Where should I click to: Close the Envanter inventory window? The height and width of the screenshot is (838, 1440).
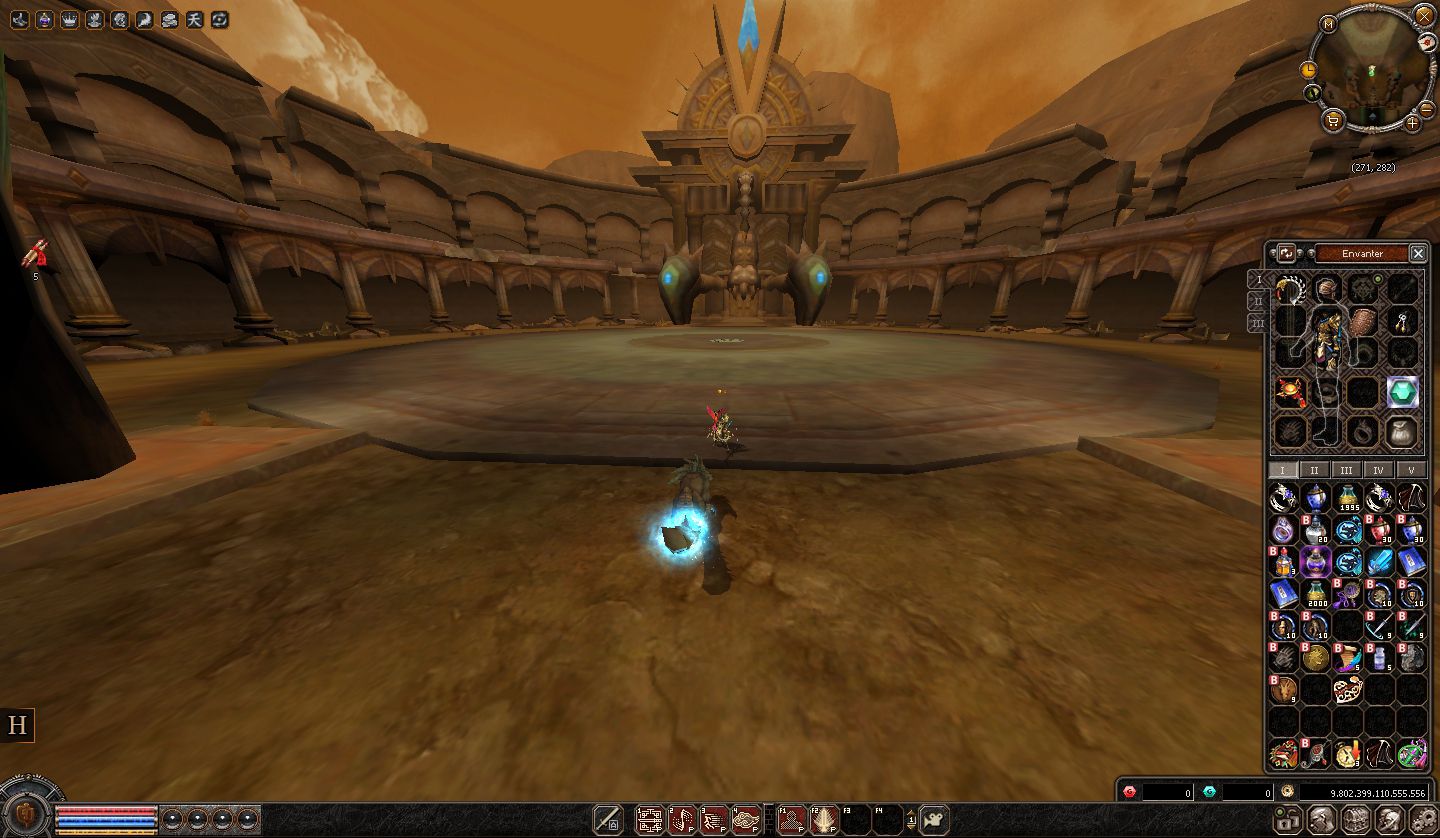1417,253
